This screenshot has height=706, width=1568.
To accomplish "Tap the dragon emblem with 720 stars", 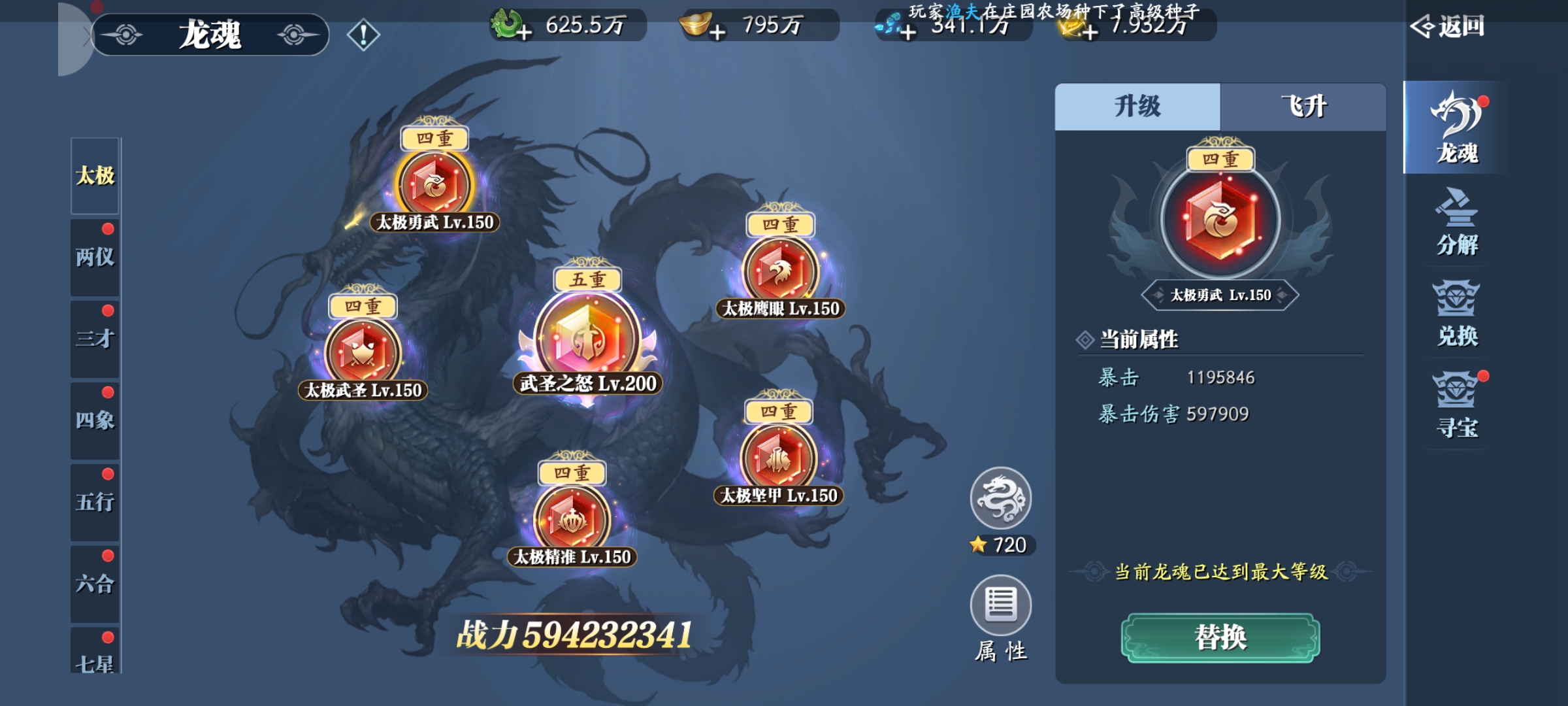I will coord(1000,499).
